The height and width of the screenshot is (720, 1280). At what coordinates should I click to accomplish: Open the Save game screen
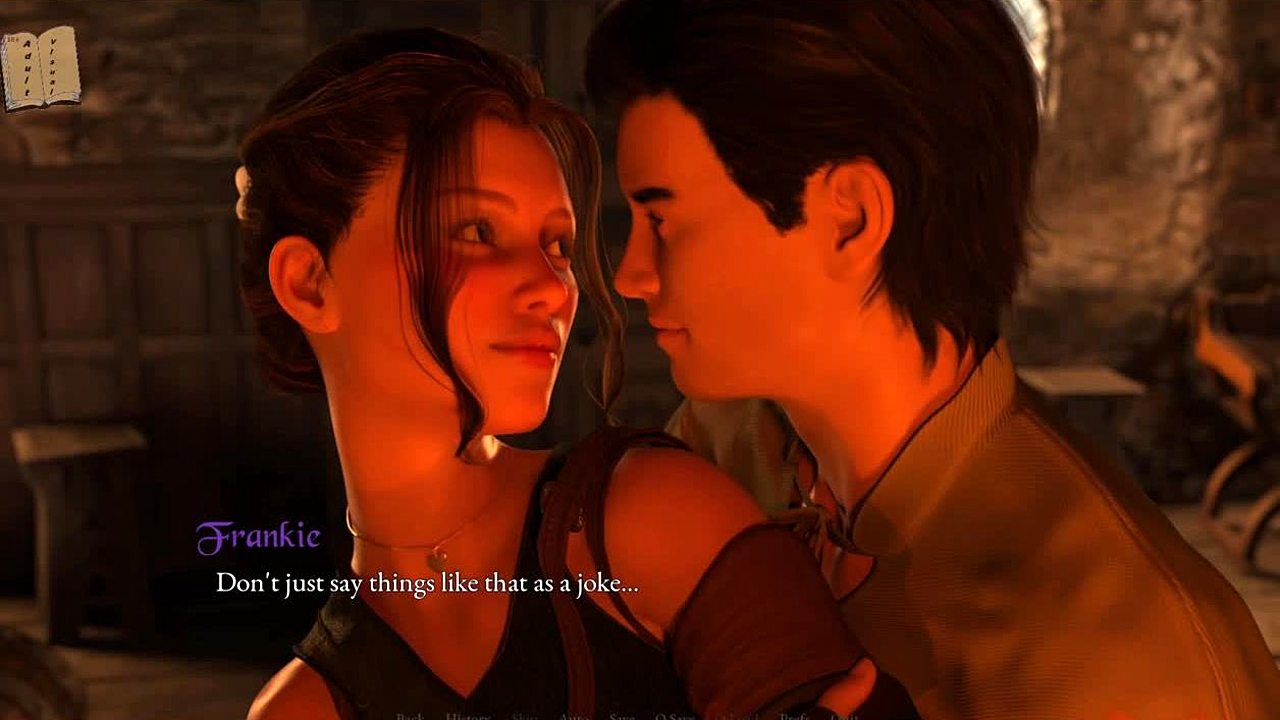[x=621, y=714]
